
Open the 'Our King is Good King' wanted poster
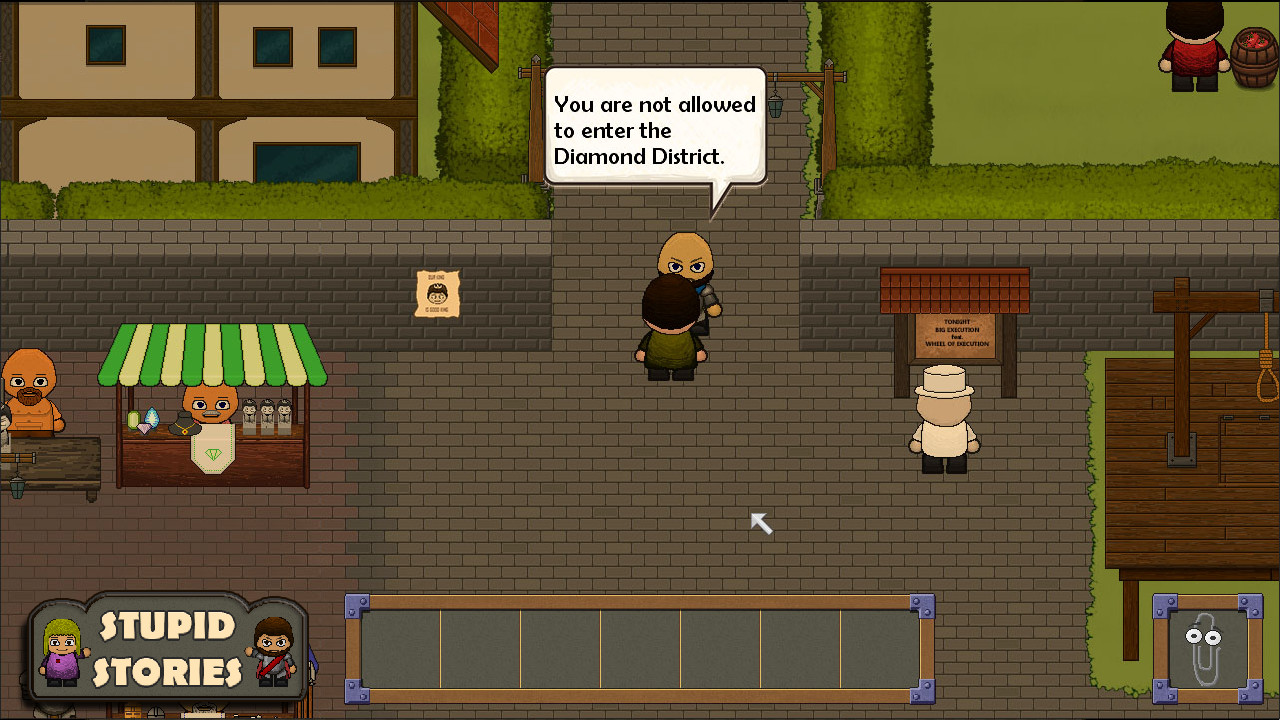click(x=436, y=295)
